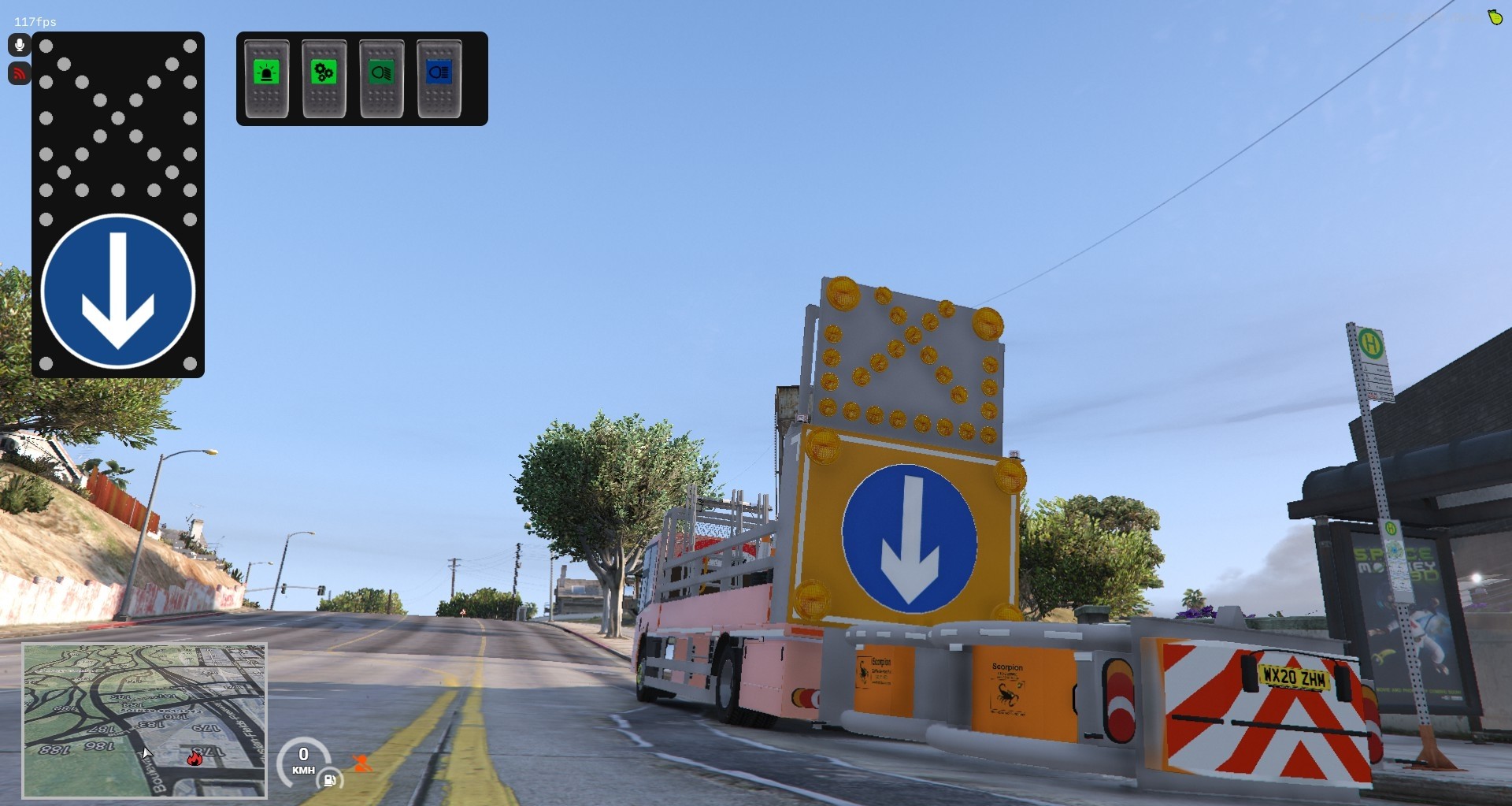Click the mouse cursor area on the minimap
This screenshot has width=1512, height=806.
[148, 754]
